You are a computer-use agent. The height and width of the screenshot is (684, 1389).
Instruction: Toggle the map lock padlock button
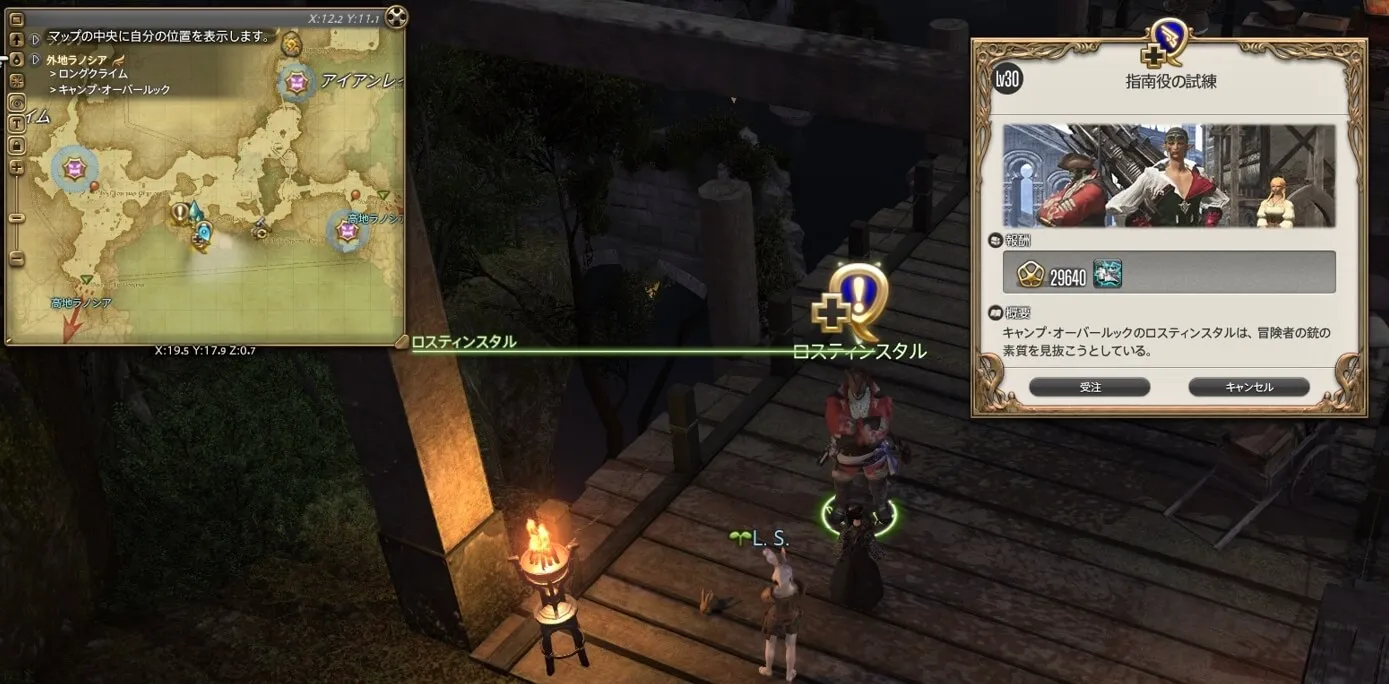(x=17, y=145)
